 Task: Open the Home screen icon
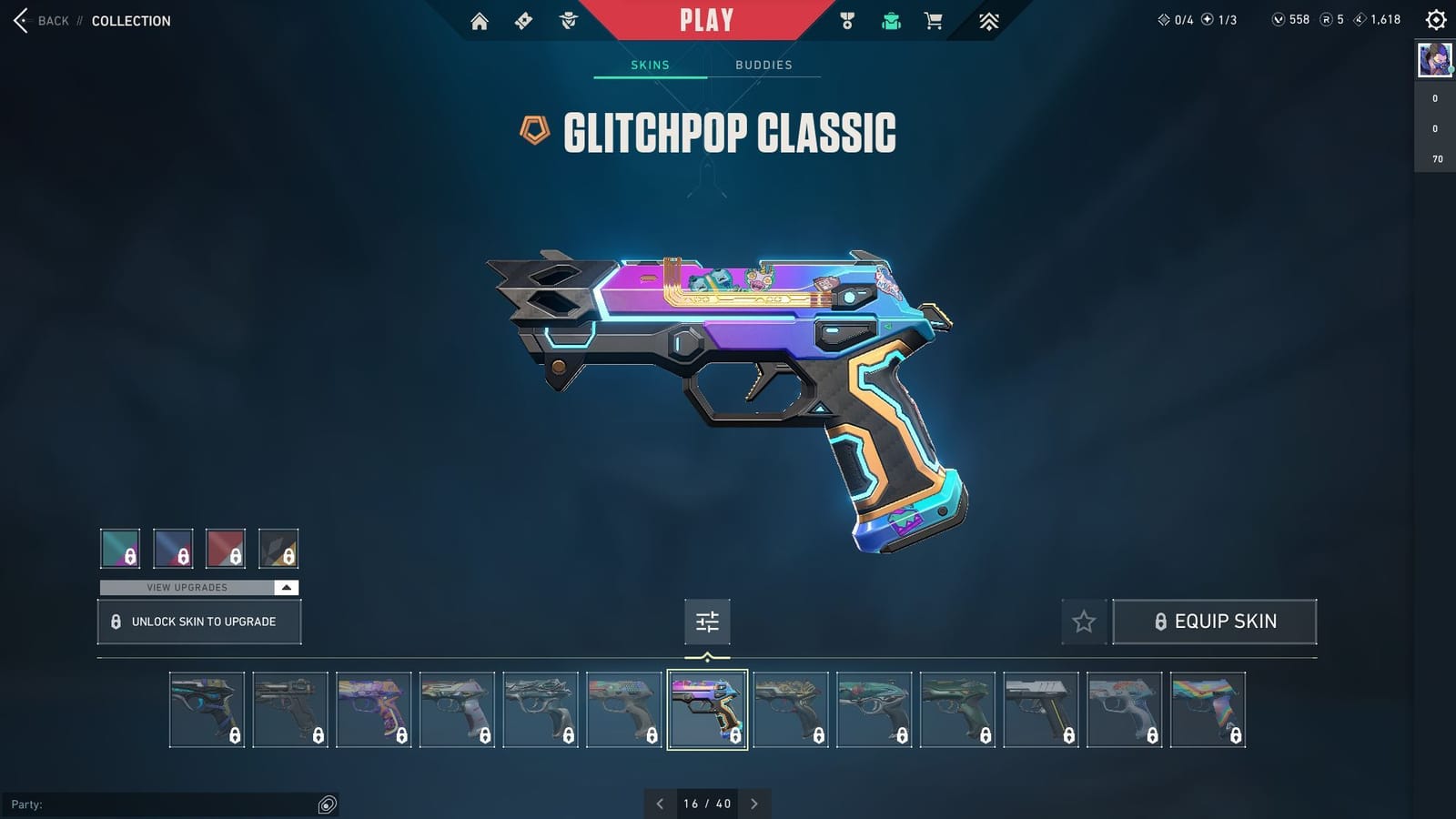[480, 20]
